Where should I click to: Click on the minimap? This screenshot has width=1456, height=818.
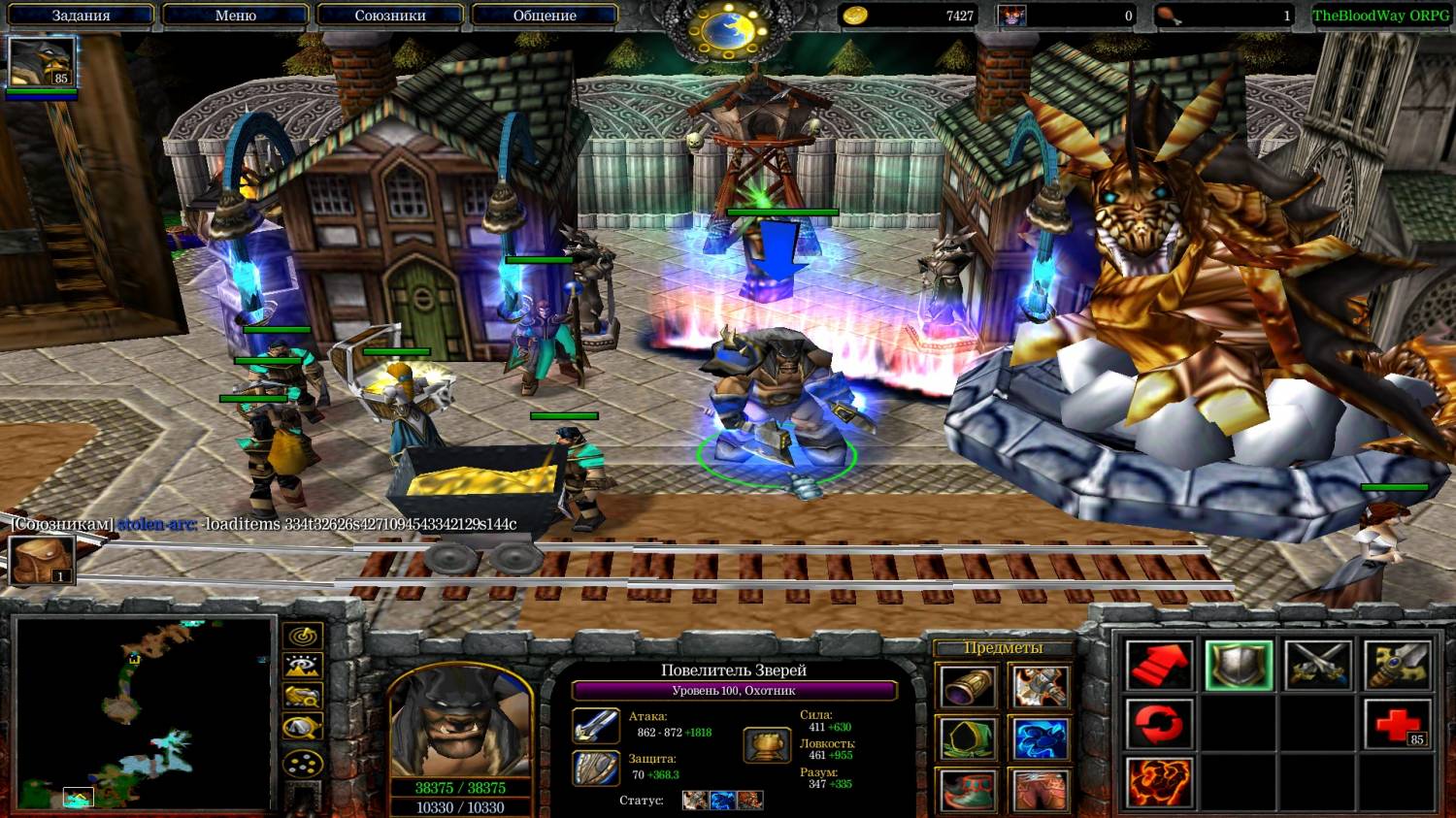pyautogui.click(x=144, y=713)
